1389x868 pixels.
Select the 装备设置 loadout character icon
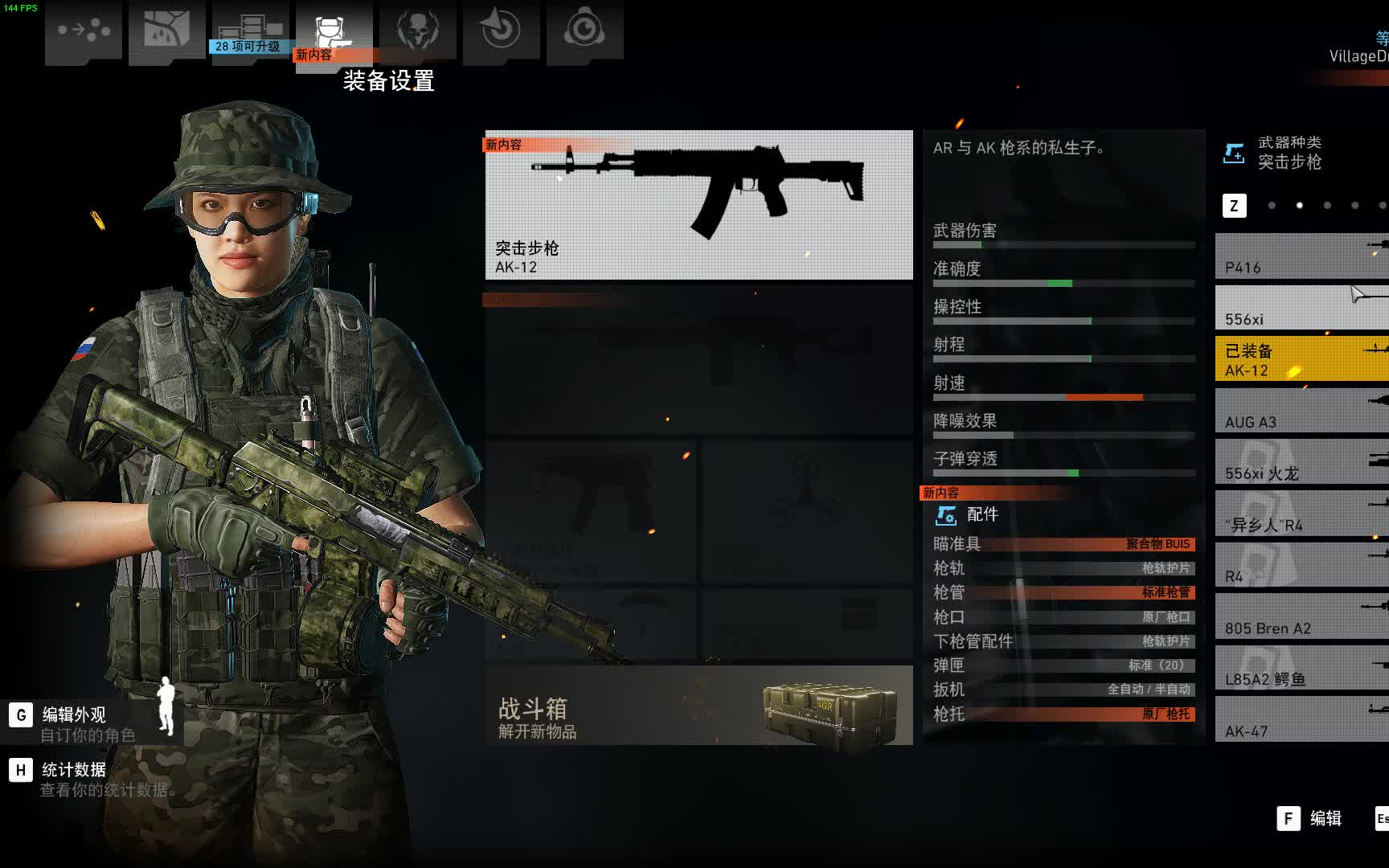pos(334,31)
